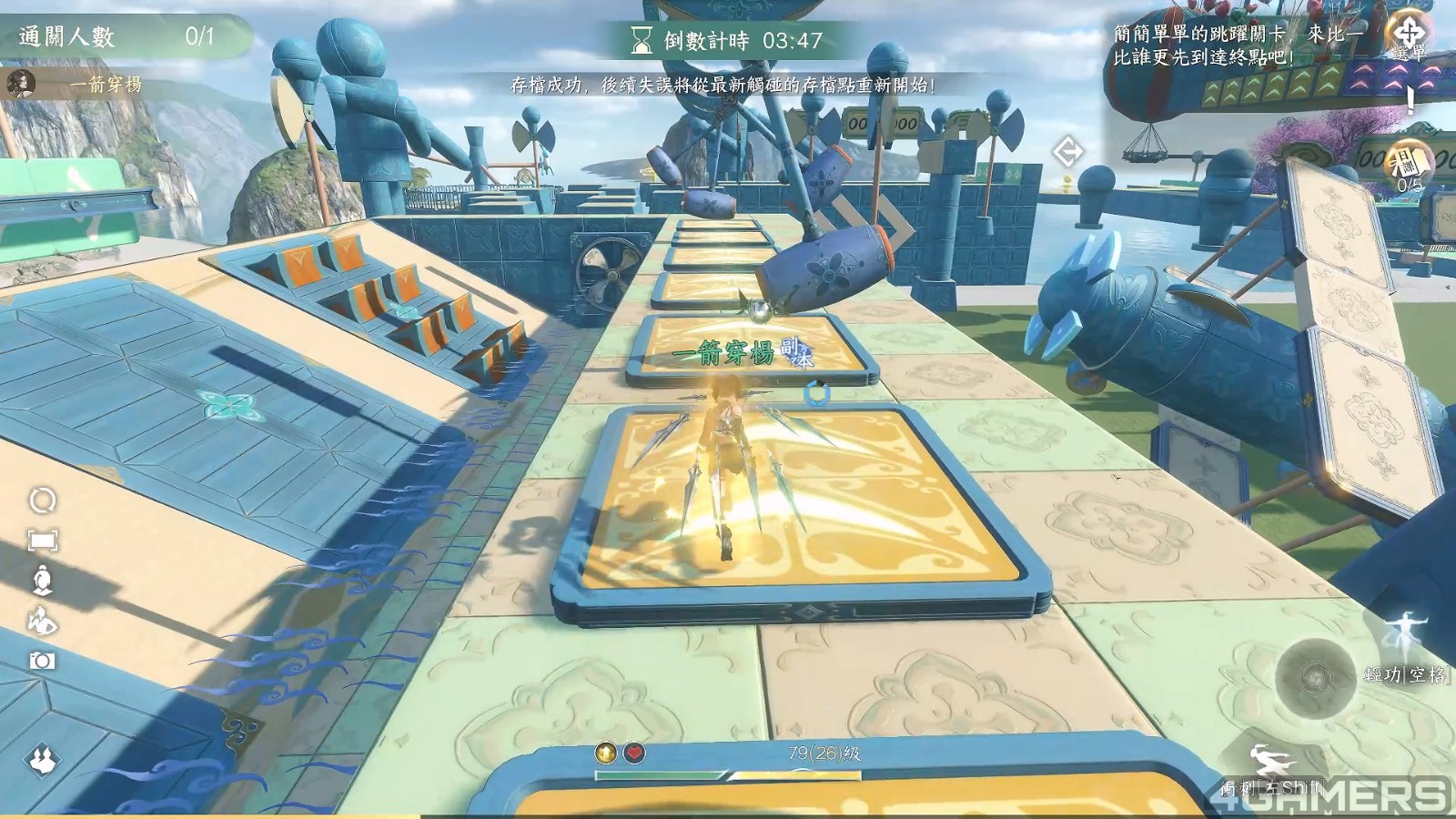This screenshot has width=1456, height=819.
Task: Open the camera photo mode icon
Action: click(43, 662)
